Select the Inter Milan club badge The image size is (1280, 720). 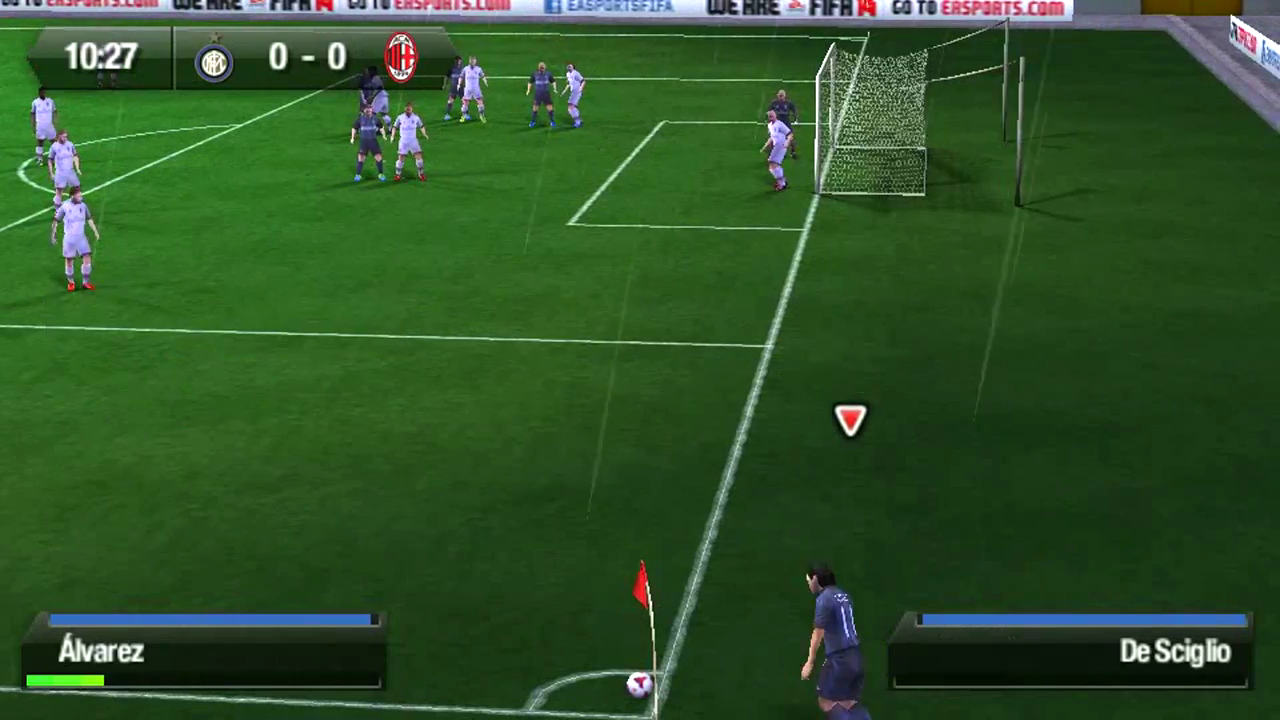(215, 62)
